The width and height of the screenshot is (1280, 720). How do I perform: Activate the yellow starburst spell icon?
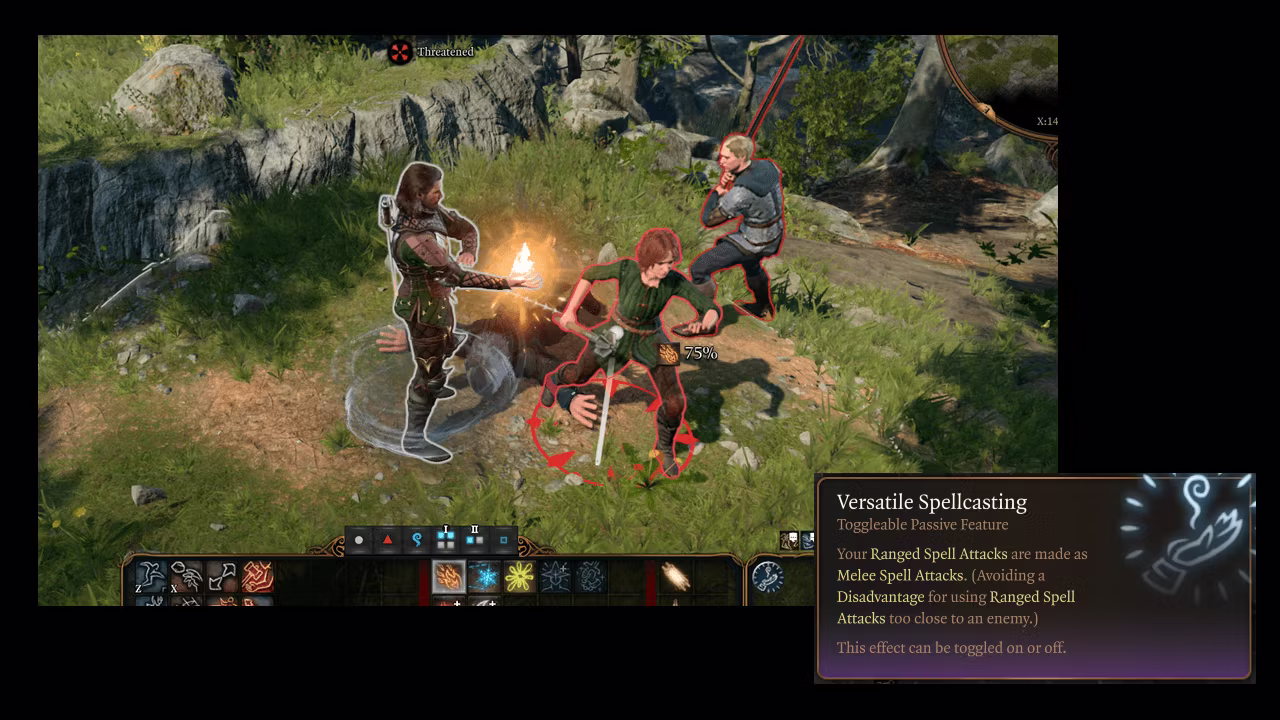520,577
